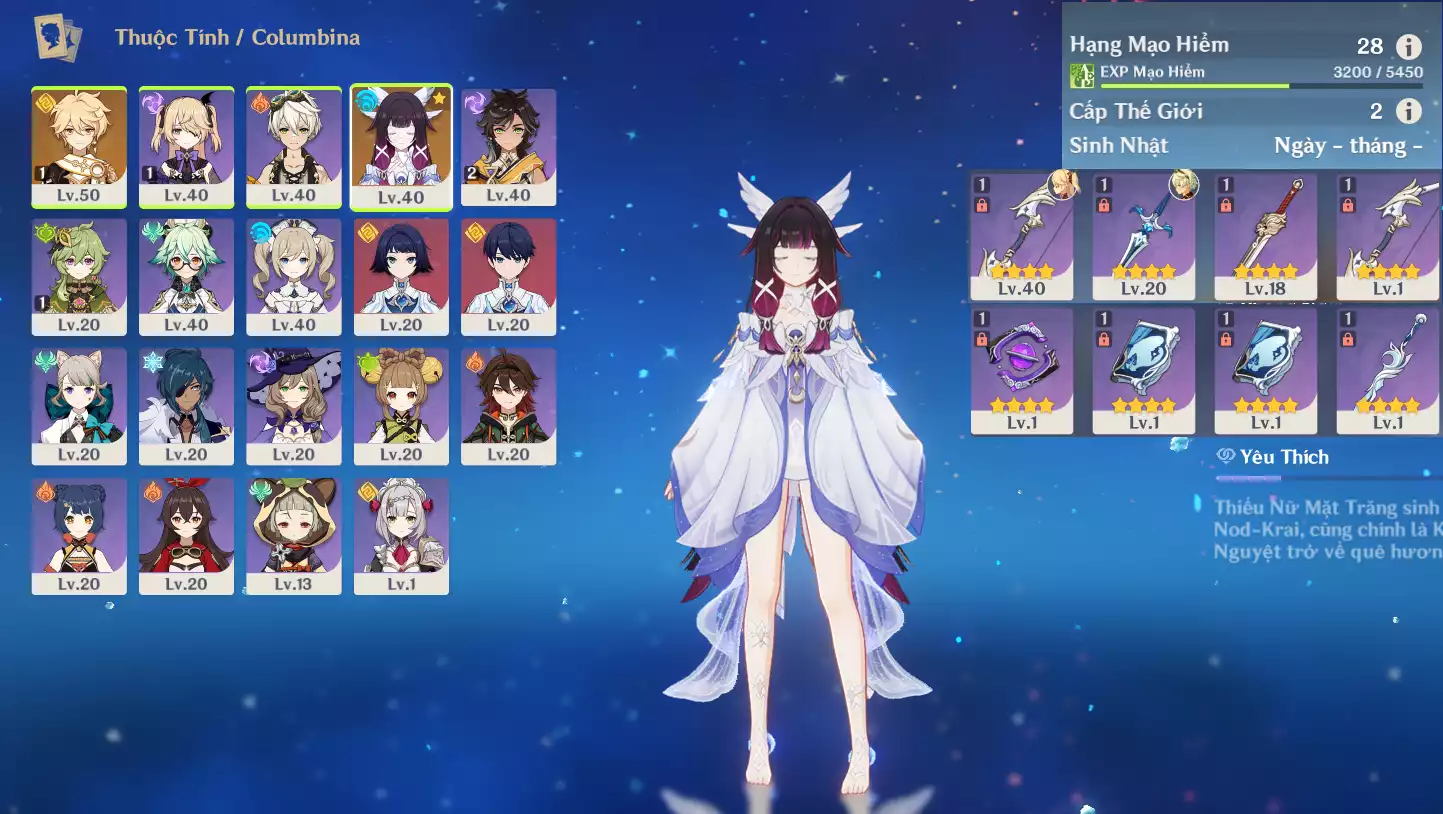Select Sucrose with the green glasses

click(186, 277)
